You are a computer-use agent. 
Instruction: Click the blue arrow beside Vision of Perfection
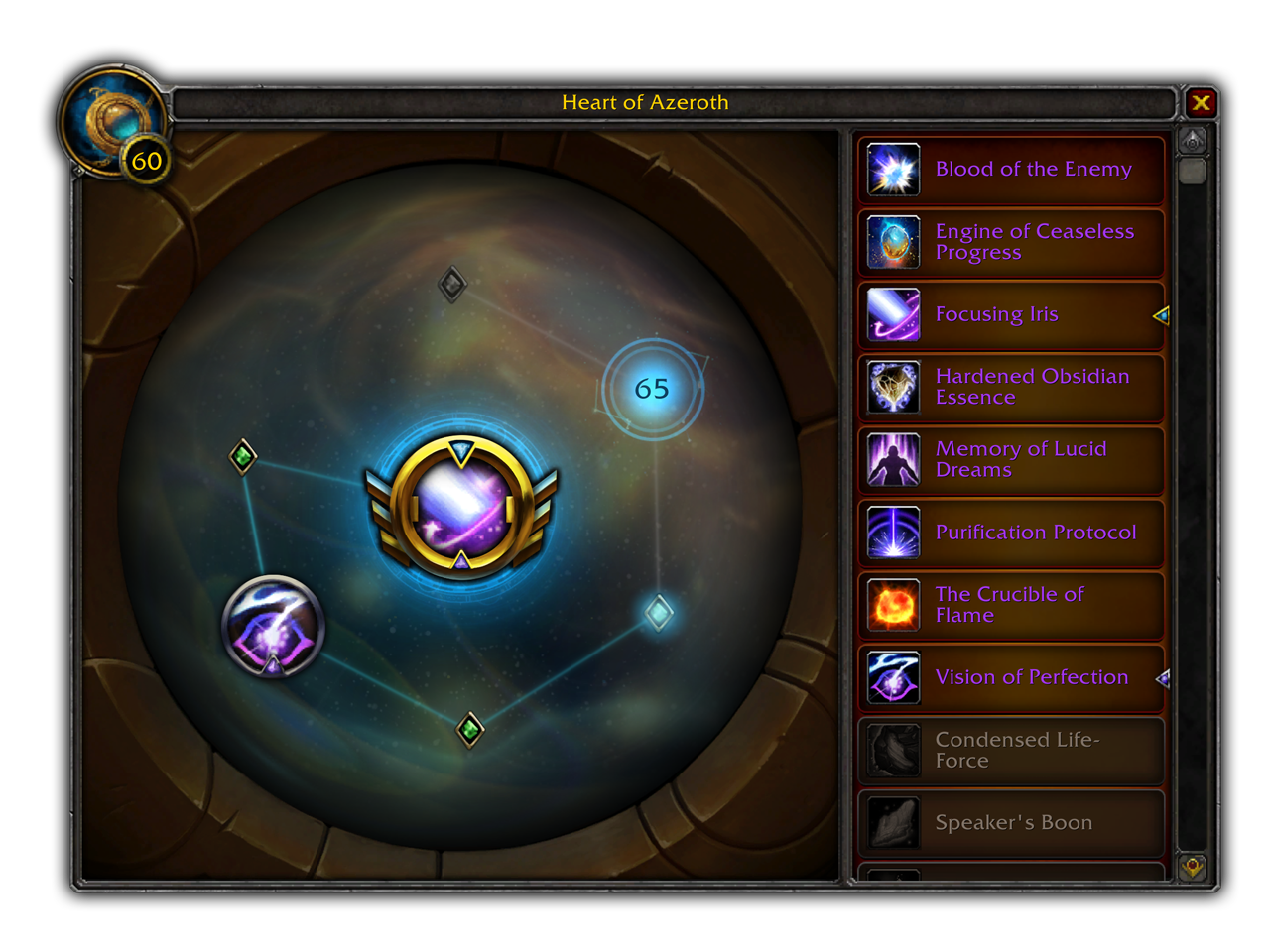1163,679
